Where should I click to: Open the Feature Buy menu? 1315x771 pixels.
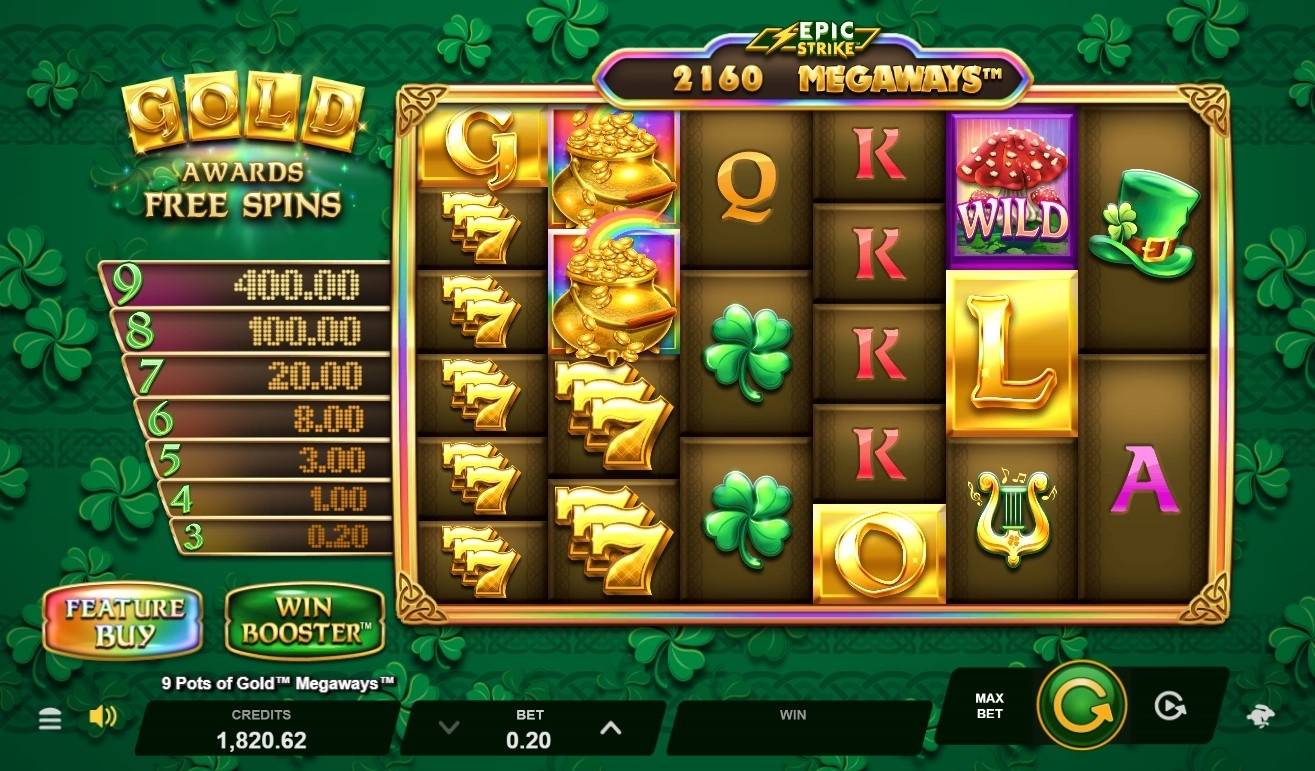pyautogui.click(x=123, y=621)
